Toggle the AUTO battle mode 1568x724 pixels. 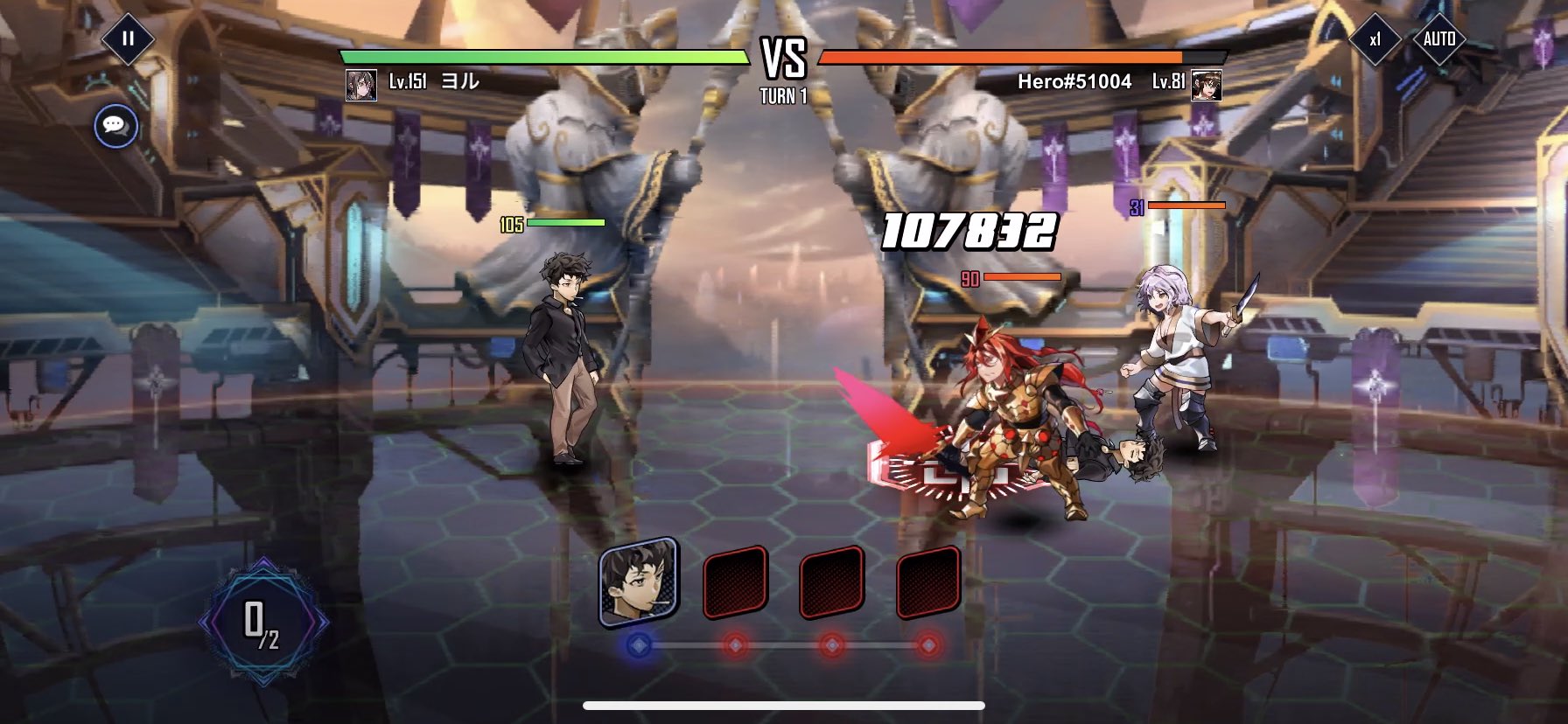1438,38
